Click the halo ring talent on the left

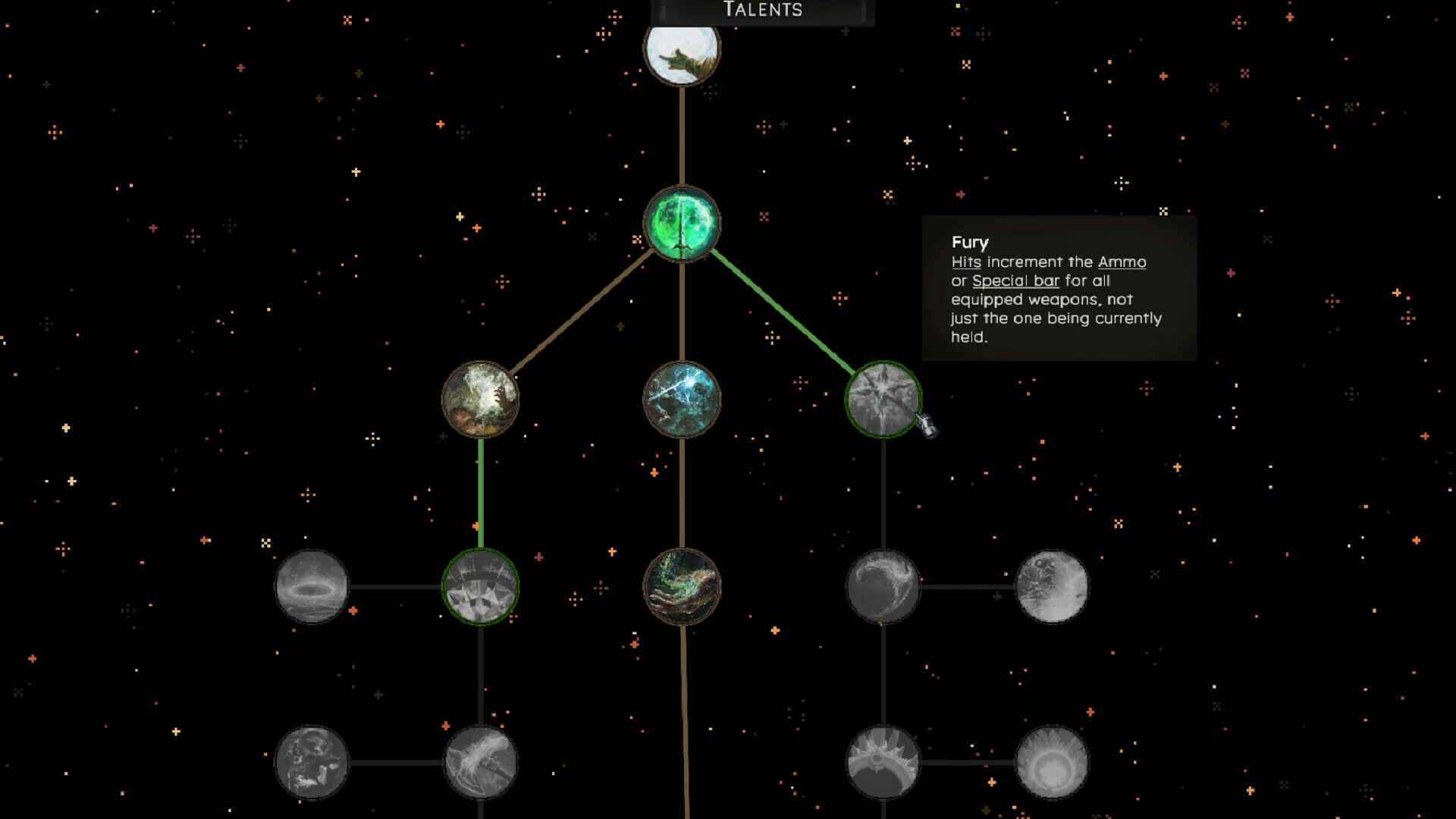311,588
